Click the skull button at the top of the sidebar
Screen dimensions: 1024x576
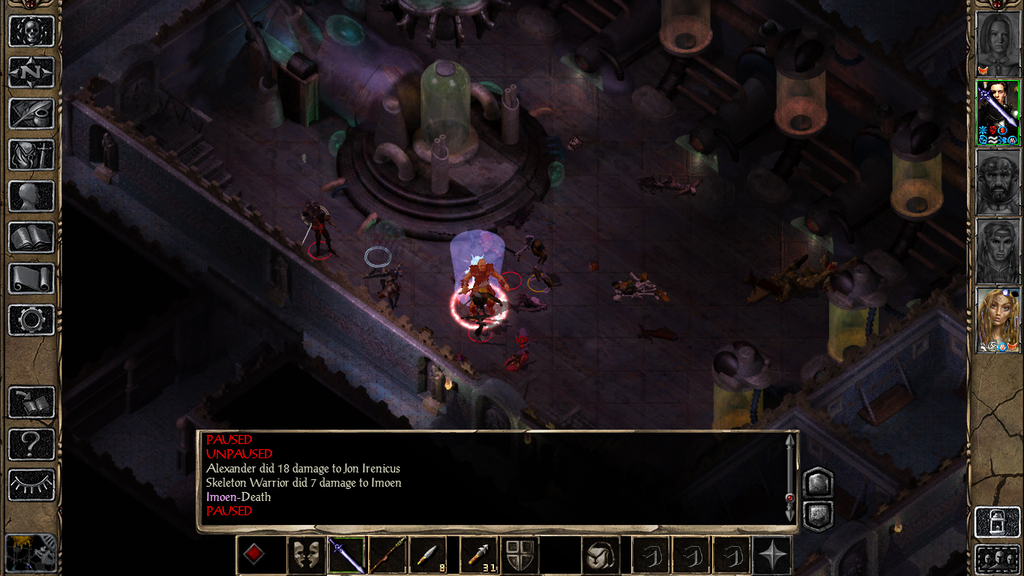[31, 31]
